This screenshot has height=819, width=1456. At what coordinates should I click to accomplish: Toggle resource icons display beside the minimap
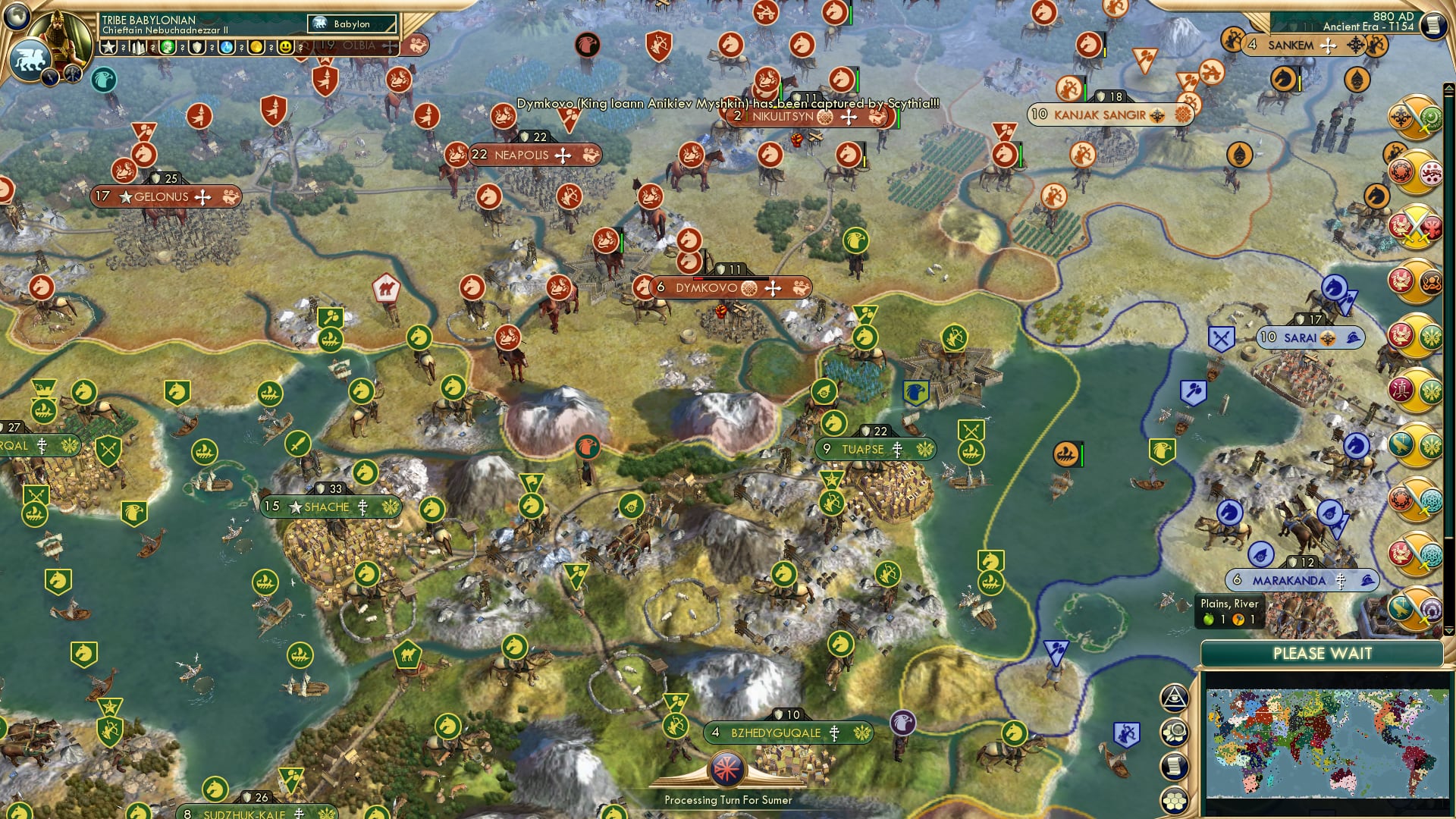[x=1174, y=733]
